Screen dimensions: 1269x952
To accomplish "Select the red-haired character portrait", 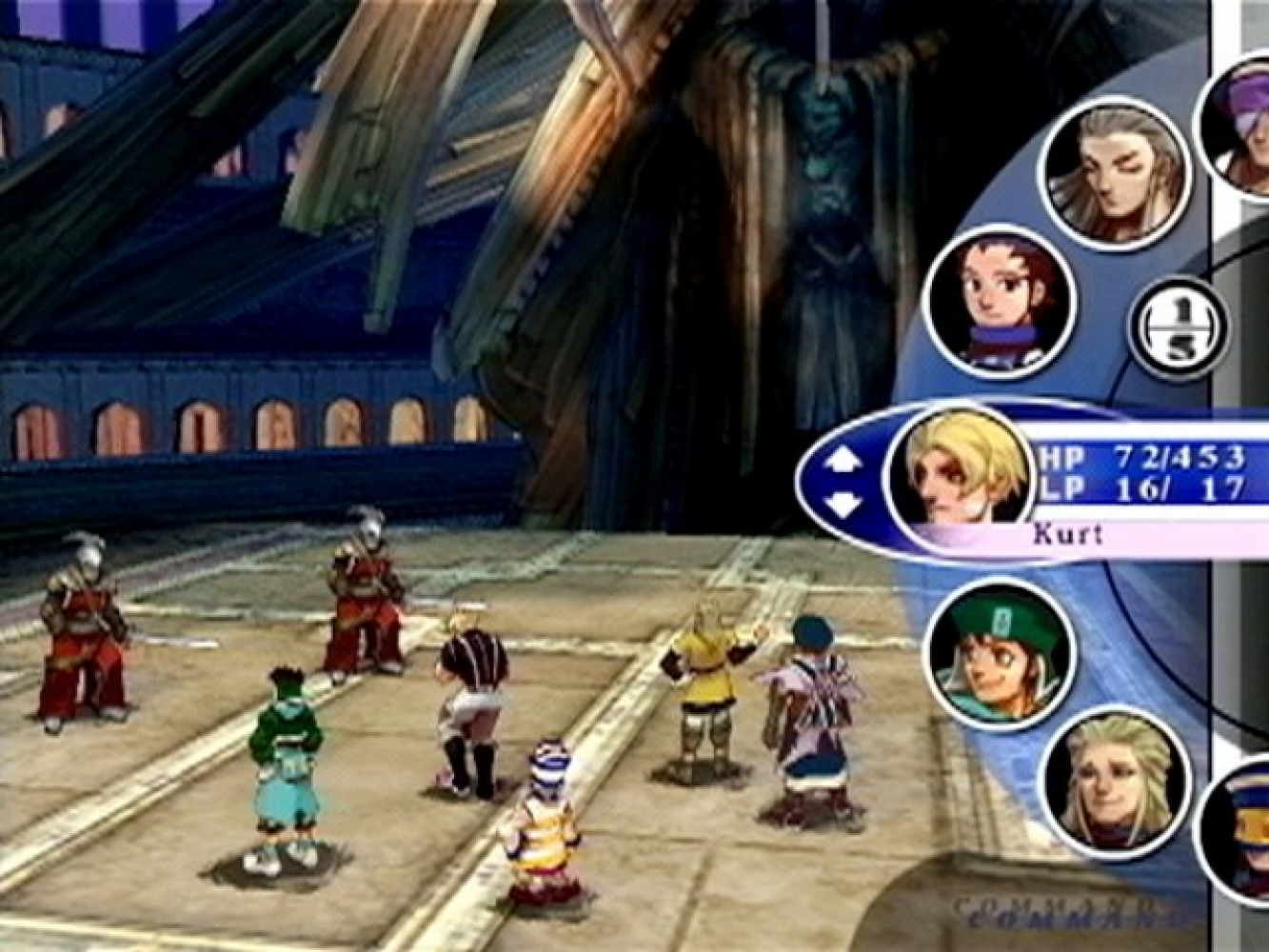I will pyautogui.click(x=1001, y=300).
